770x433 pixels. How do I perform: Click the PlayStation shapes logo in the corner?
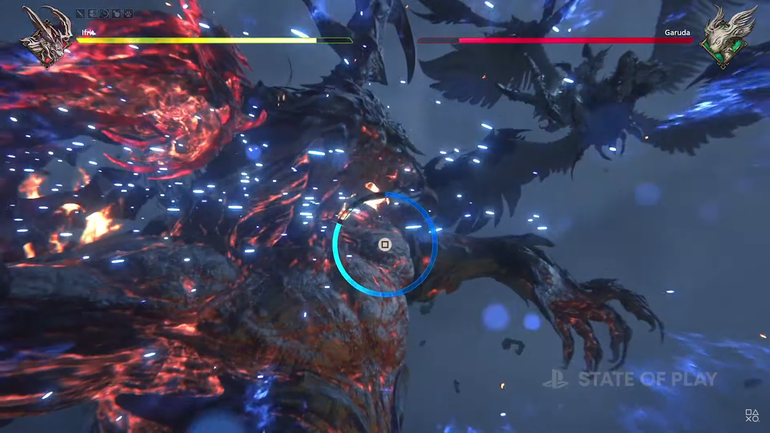pyautogui.click(x=751, y=416)
